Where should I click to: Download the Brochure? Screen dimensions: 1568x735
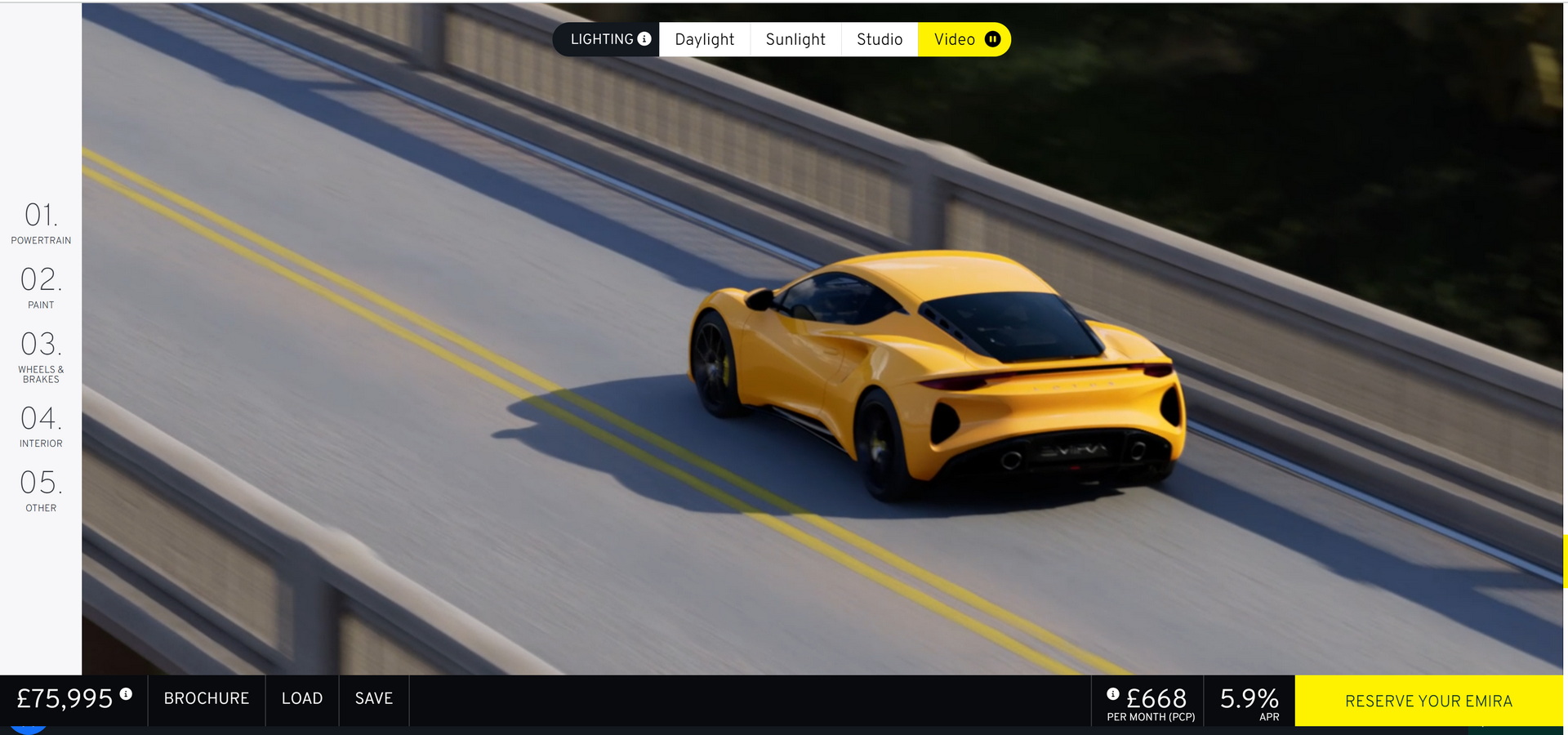click(x=206, y=699)
